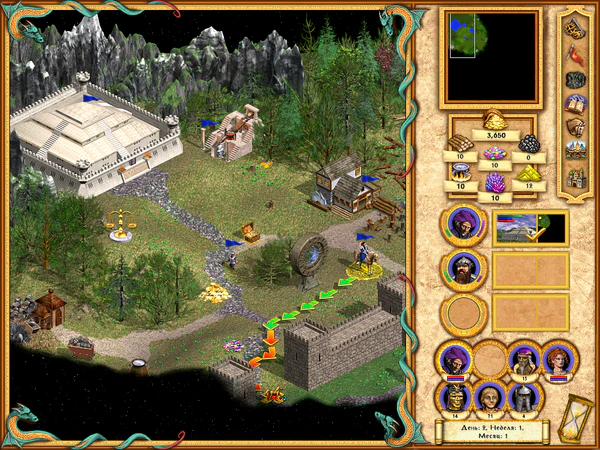Click the red flag toolbar icon
The height and width of the screenshot is (450, 600).
(x=575, y=54)
